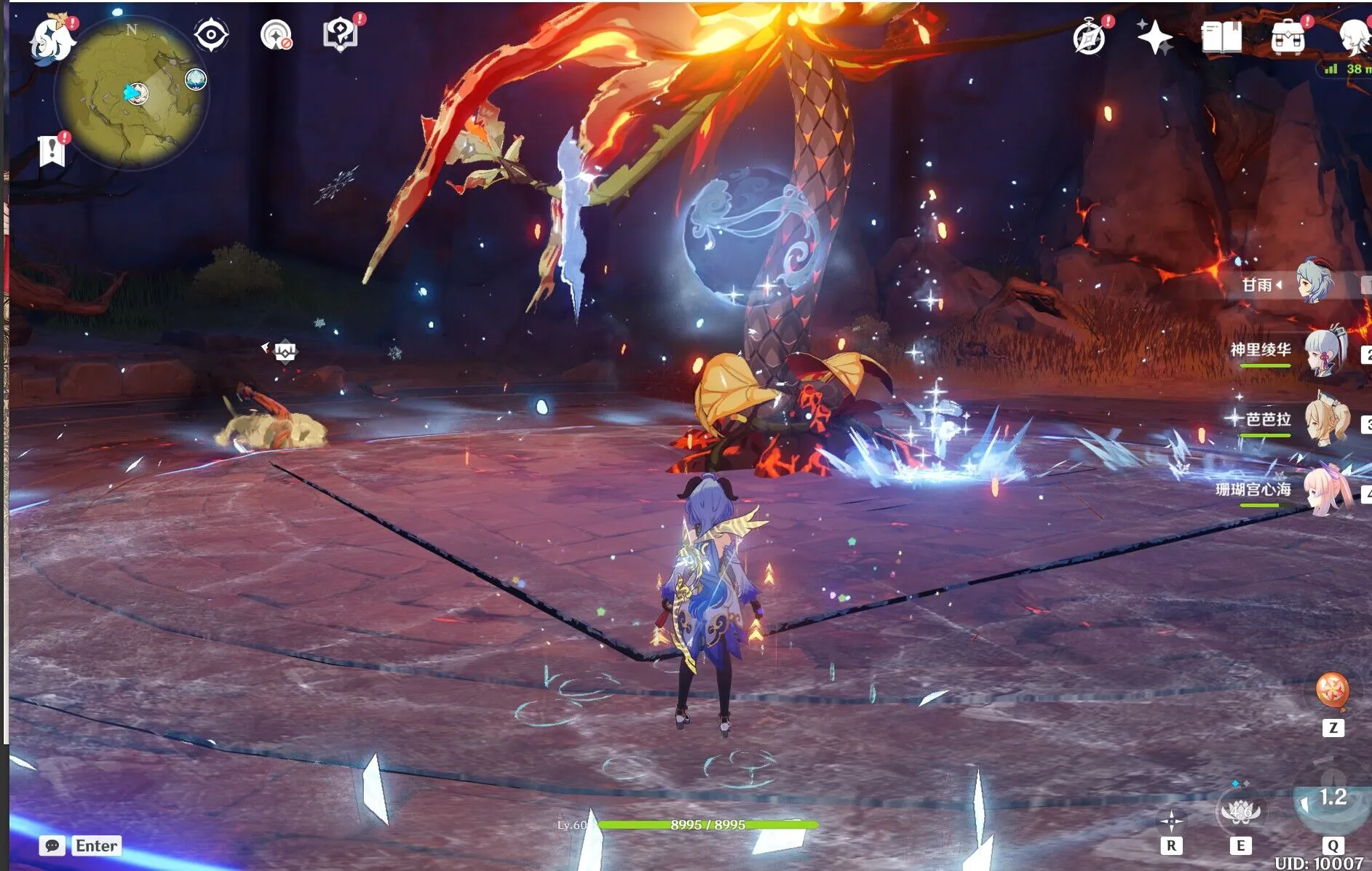Open the quest navigation icon beside the eye
Screen dimensions: 1372x871
[276, 35]
